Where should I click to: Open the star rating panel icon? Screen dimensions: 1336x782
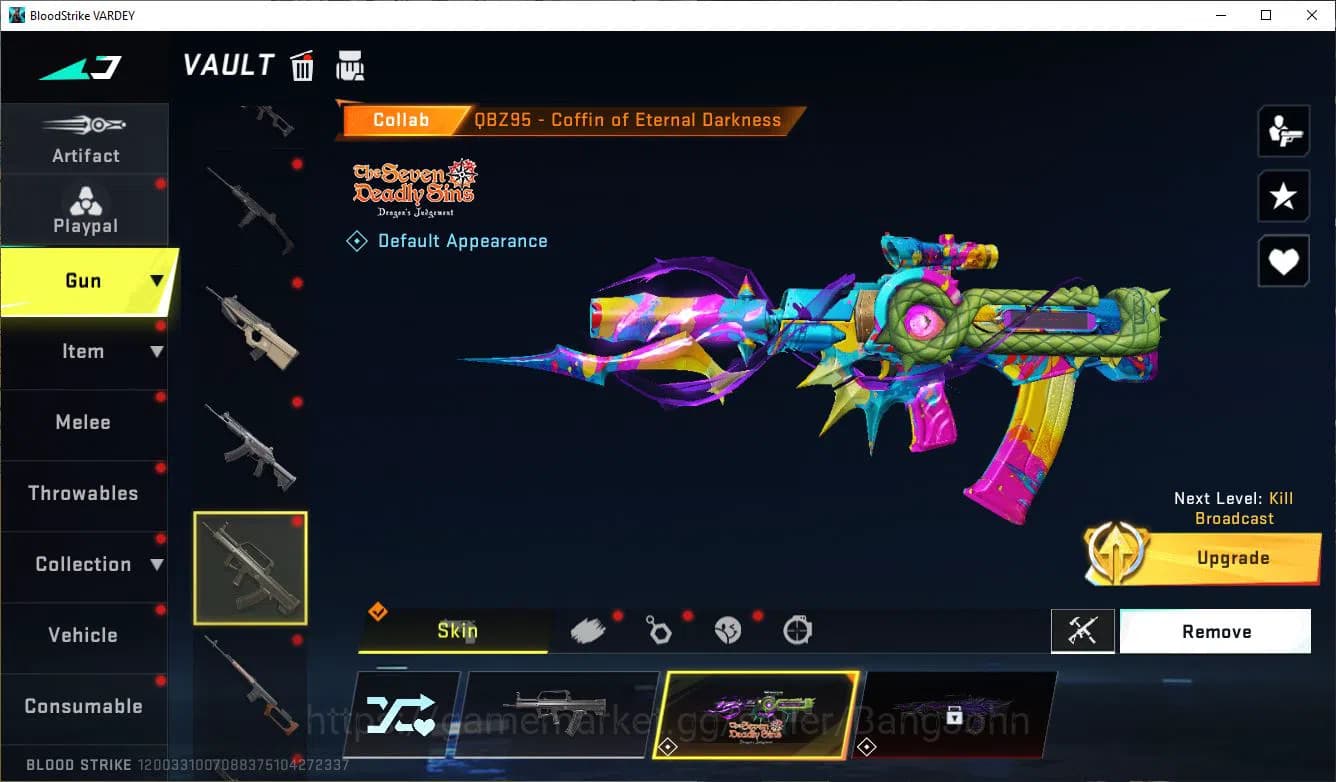1284,196
